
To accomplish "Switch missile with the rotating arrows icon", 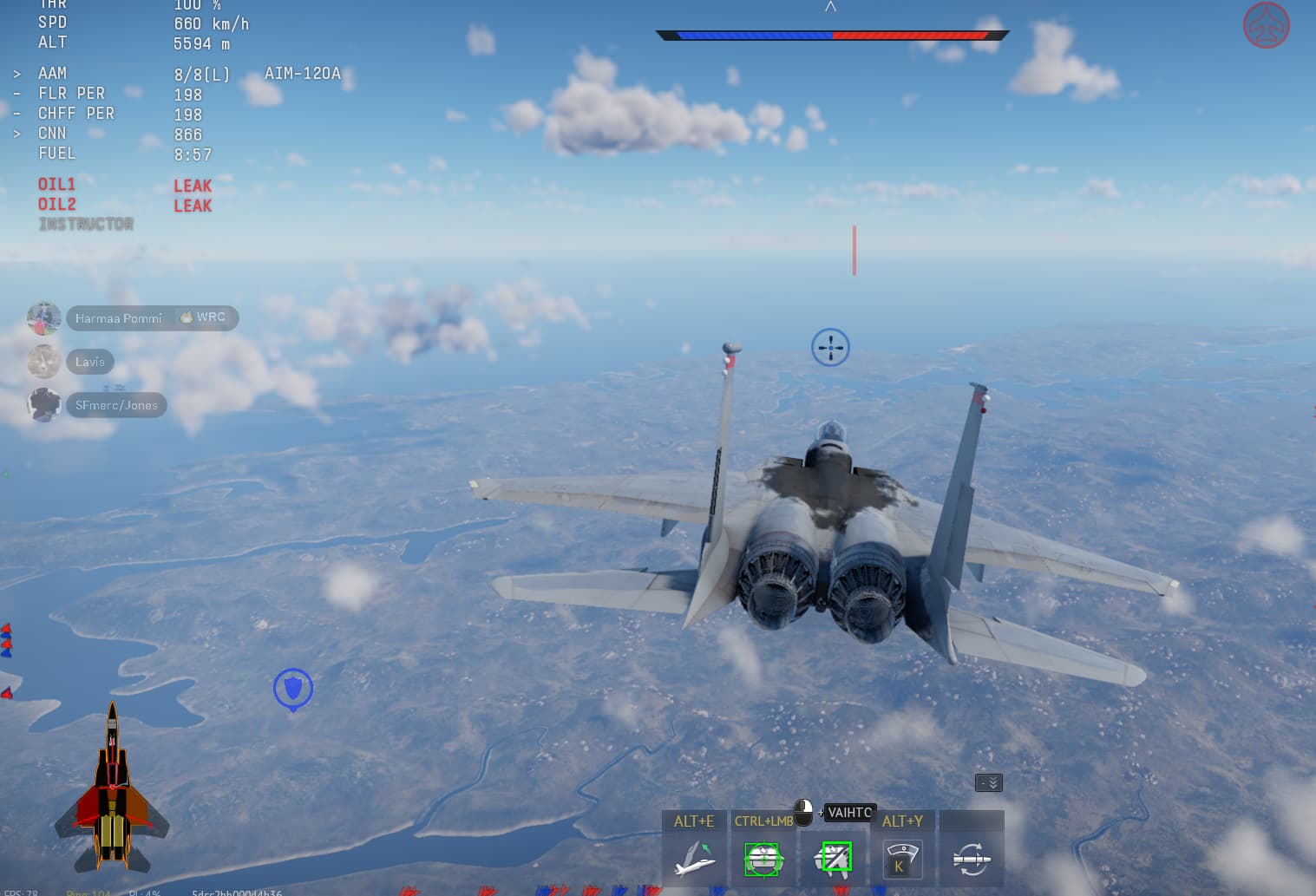I will tap(972, 859).
